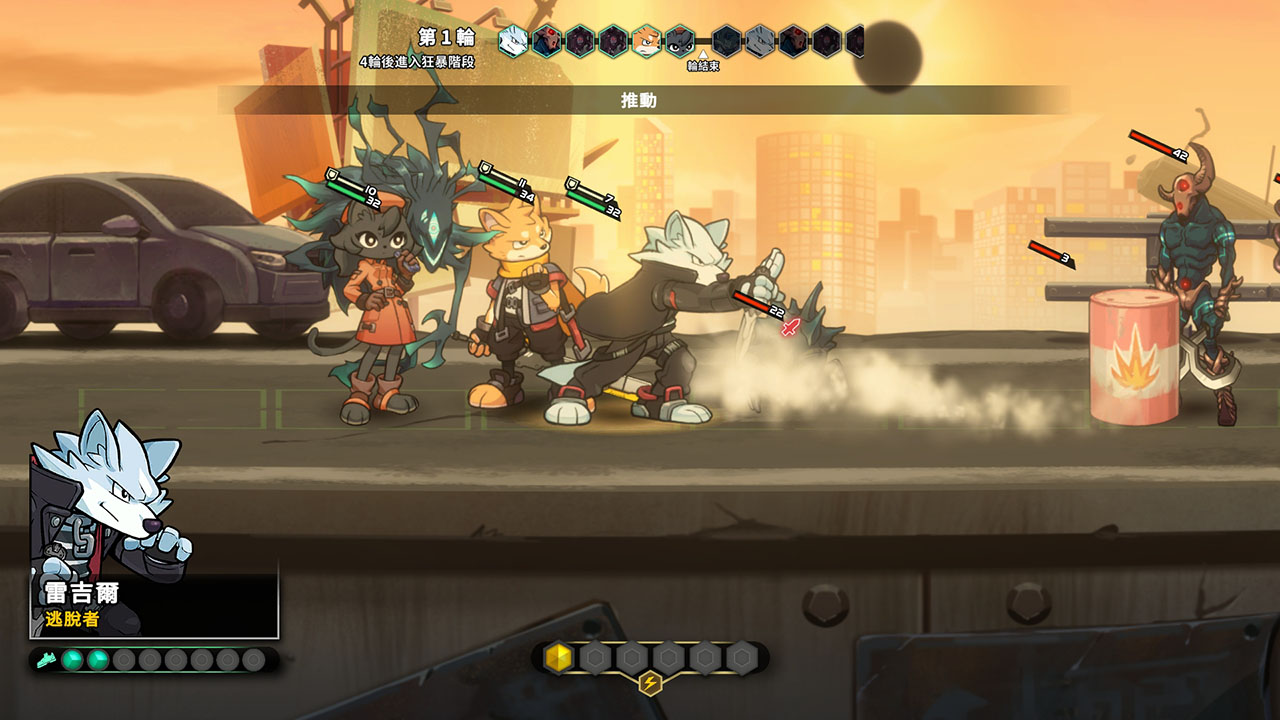1280x720 pixels.
Task: Click the lightning bolt energy icon
Action: point(650,684)
